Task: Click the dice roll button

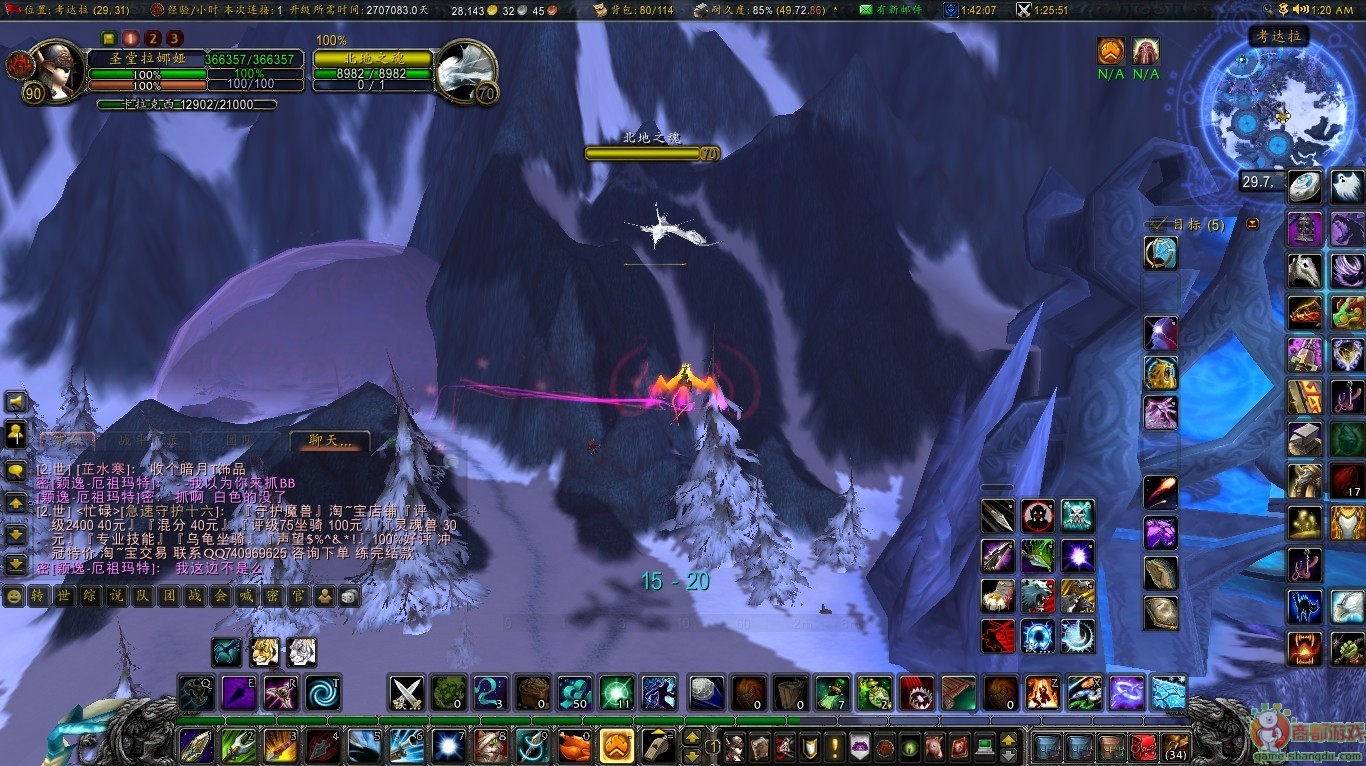Action: (x=349, y=596)
